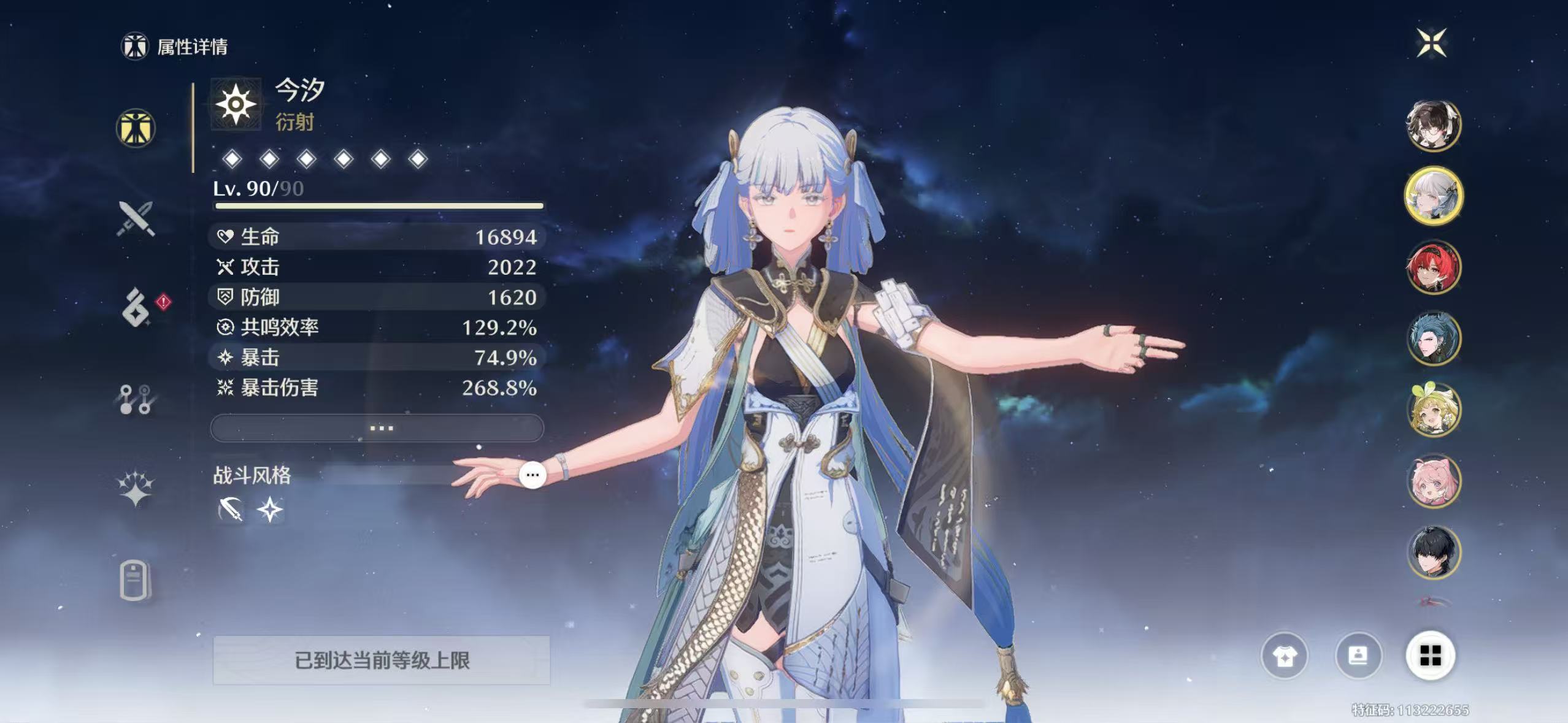Click the Spectro element sun icon
This screenshot has width=1568, height=723.
(x=236, y=104)
